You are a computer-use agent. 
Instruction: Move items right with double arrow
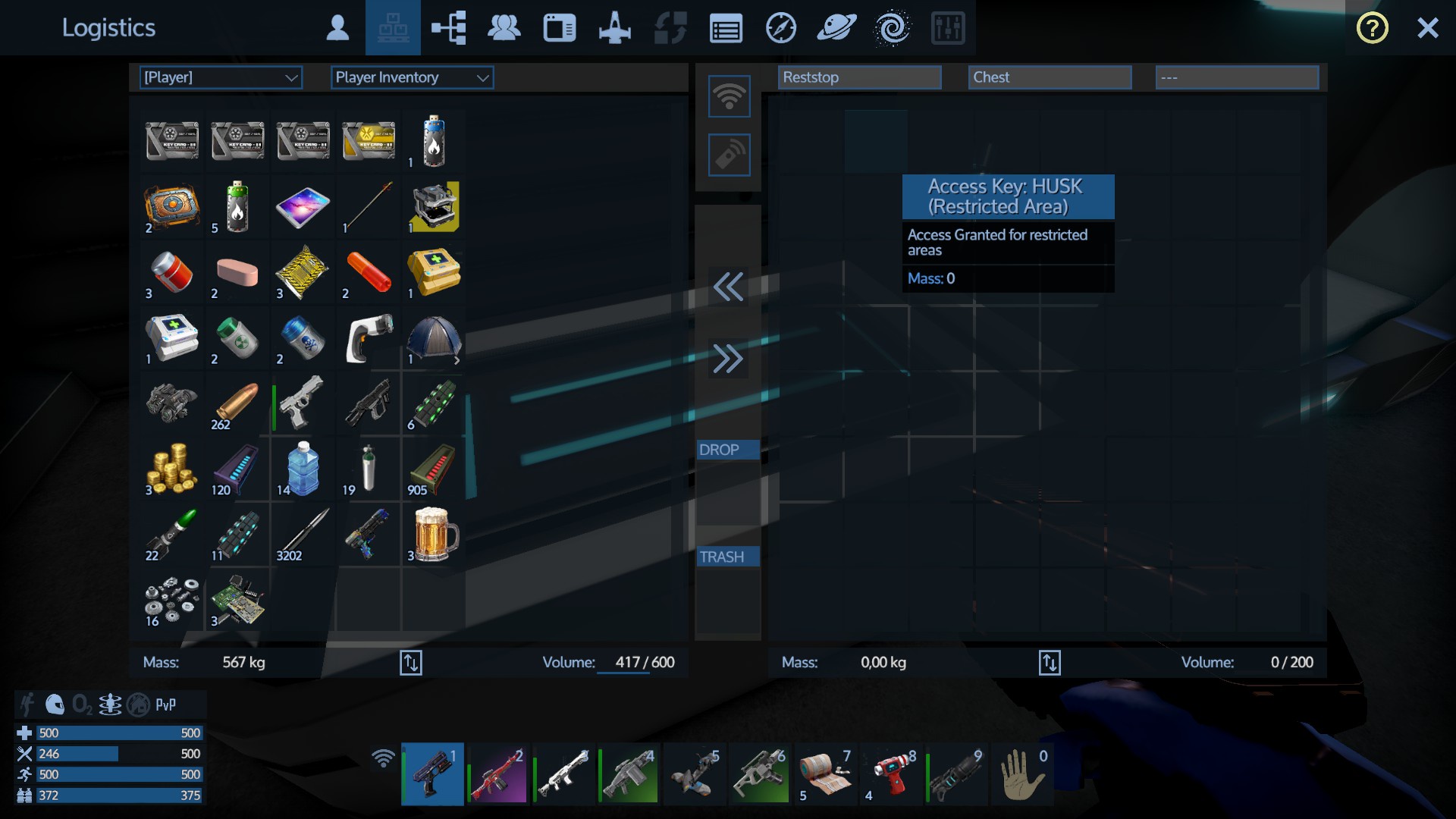click(728, 359)
